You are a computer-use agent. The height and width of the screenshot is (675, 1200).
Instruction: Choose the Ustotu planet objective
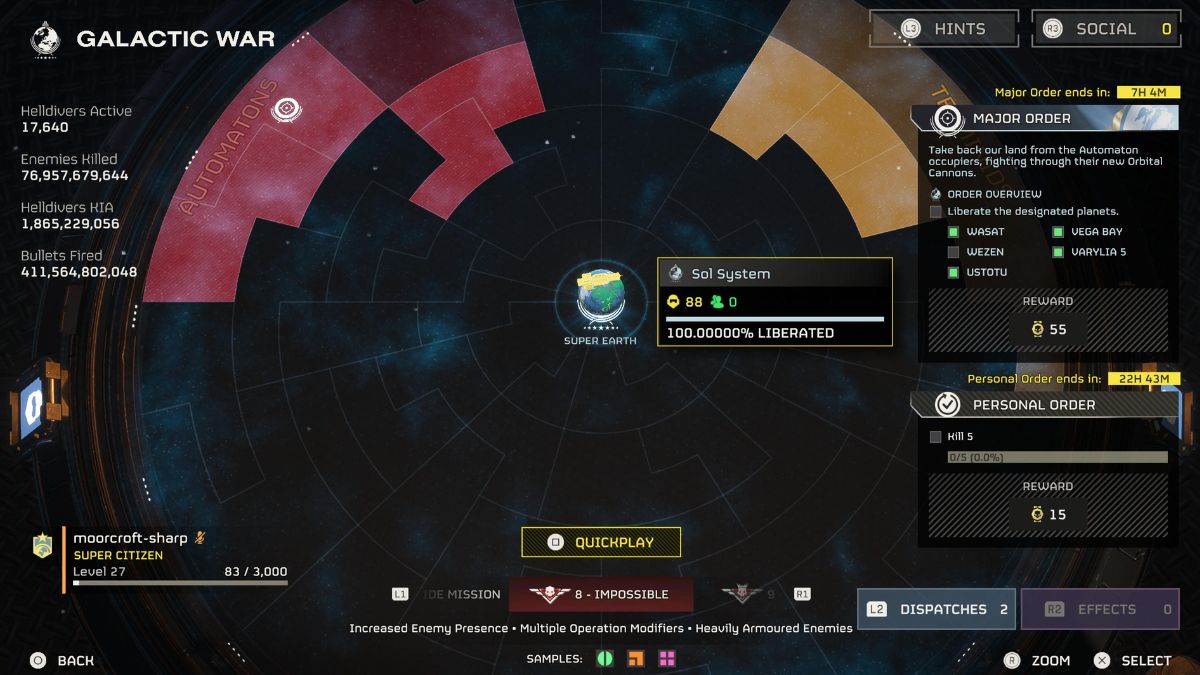985,272
